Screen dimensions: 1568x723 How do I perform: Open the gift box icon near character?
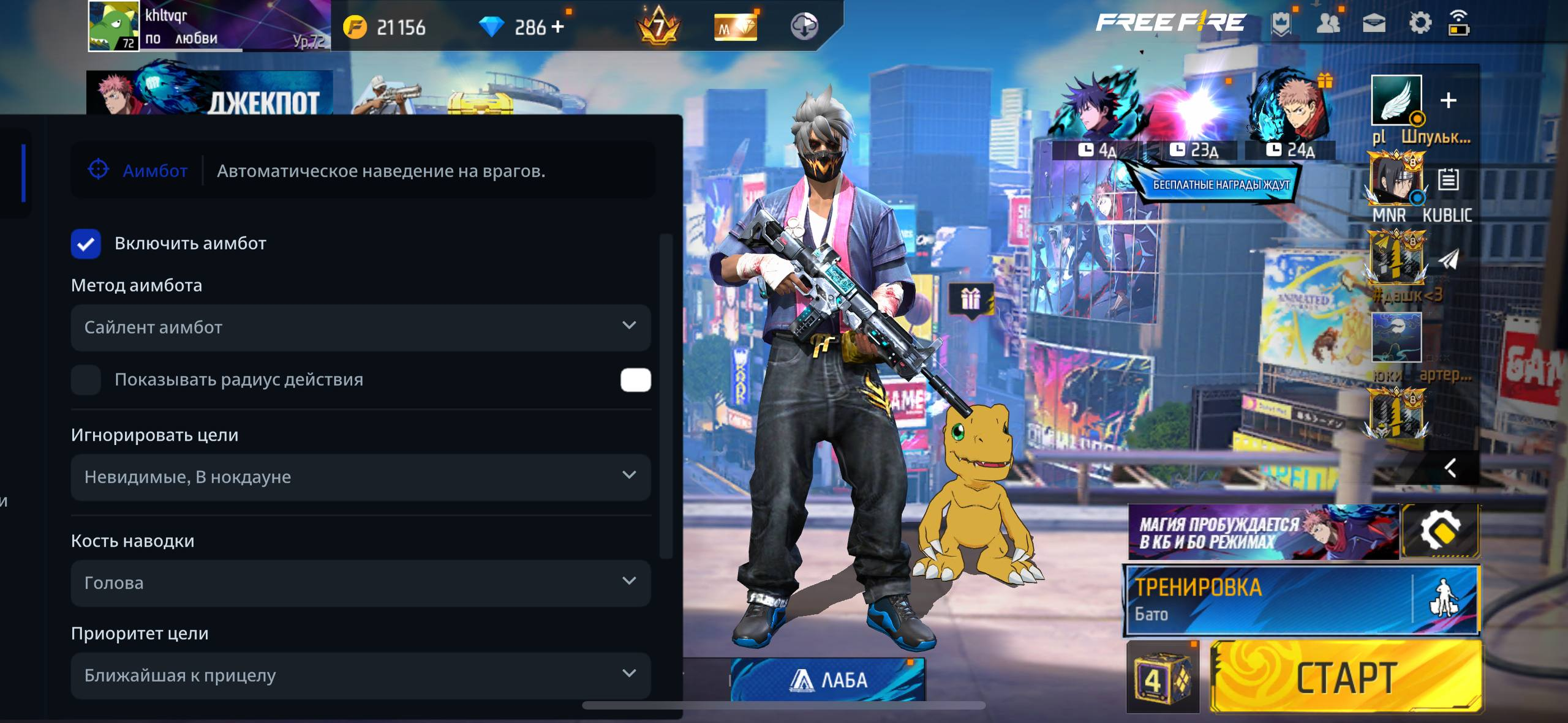pos(971,300)
